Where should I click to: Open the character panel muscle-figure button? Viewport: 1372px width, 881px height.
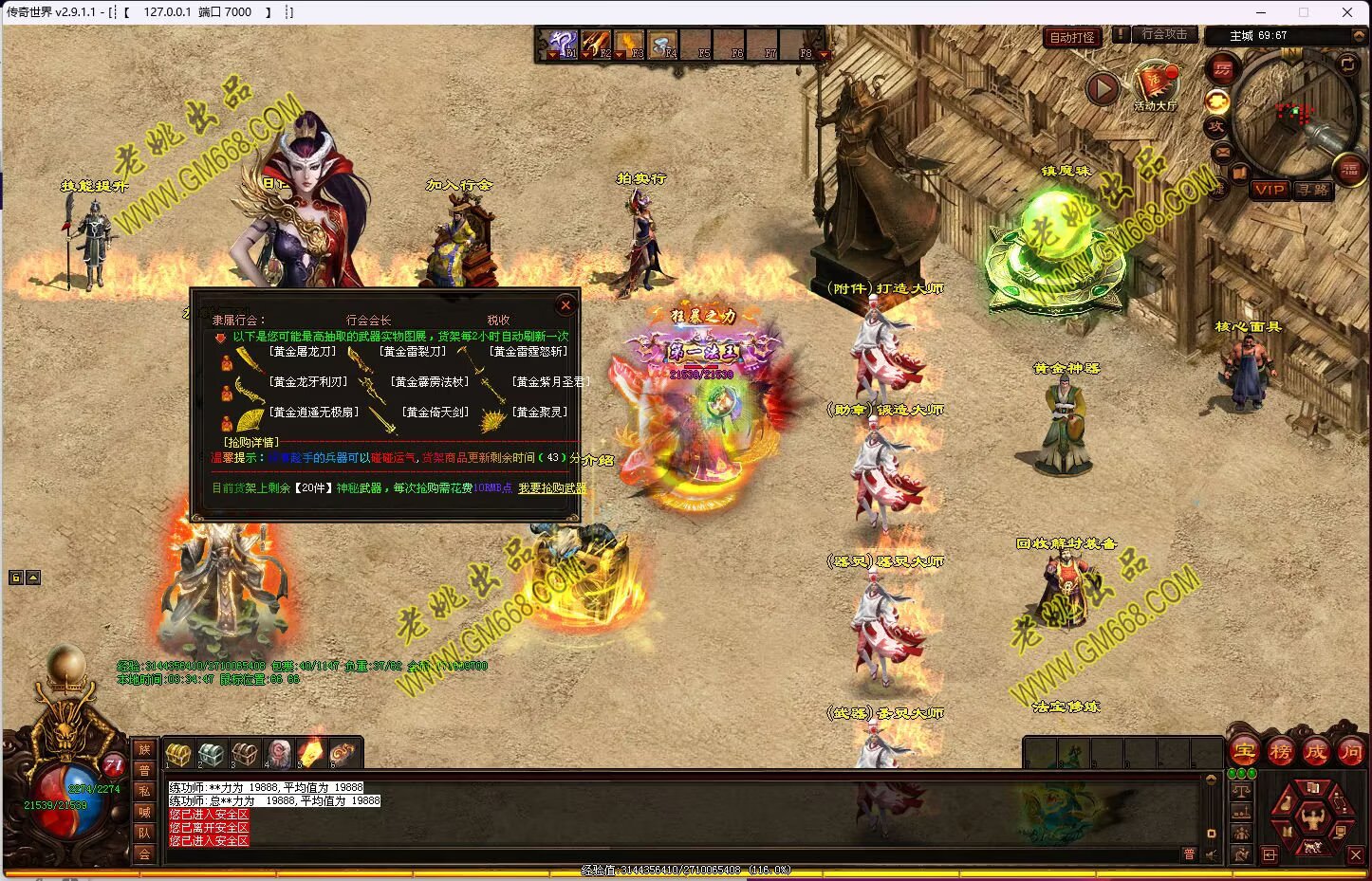(x=1313, y=816)
